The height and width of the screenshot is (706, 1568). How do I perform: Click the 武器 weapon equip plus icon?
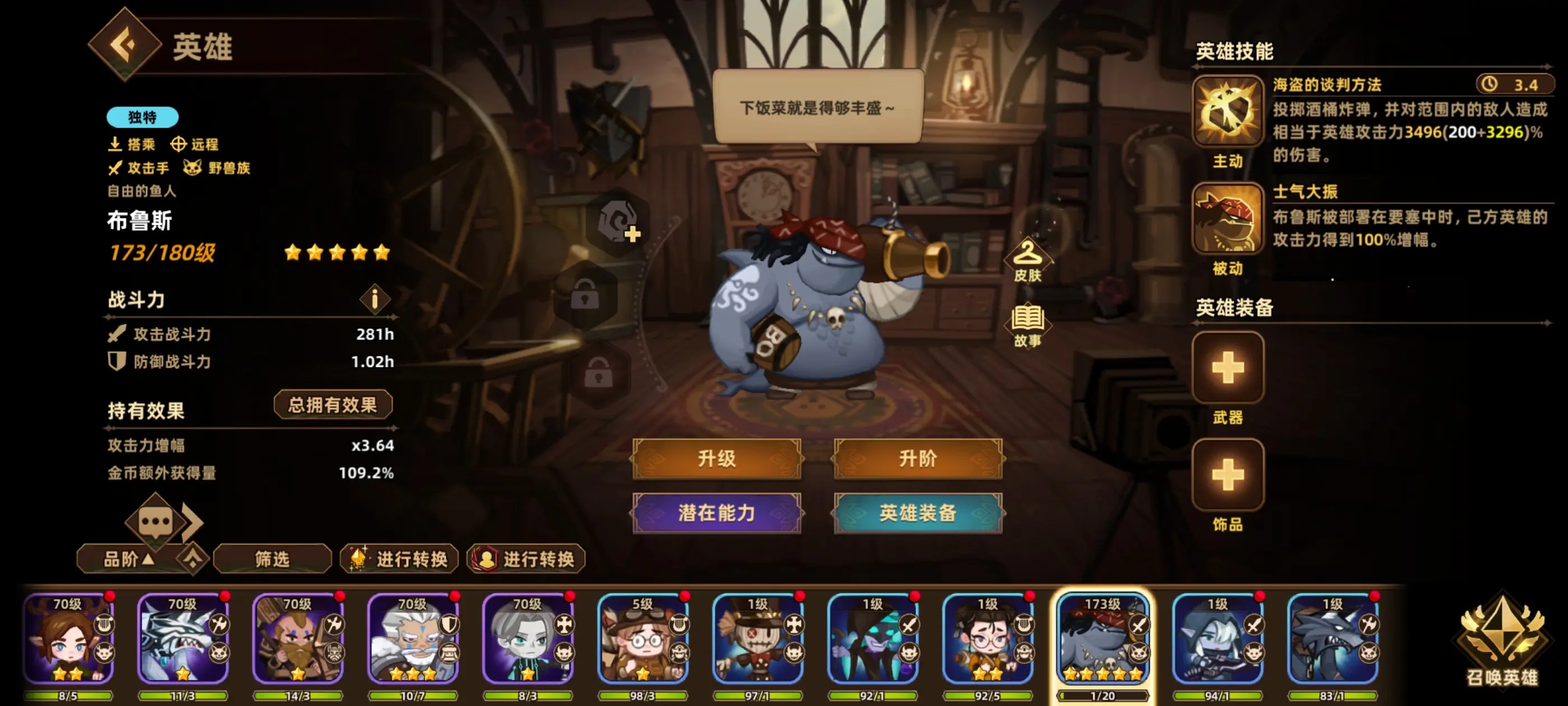1227,366
